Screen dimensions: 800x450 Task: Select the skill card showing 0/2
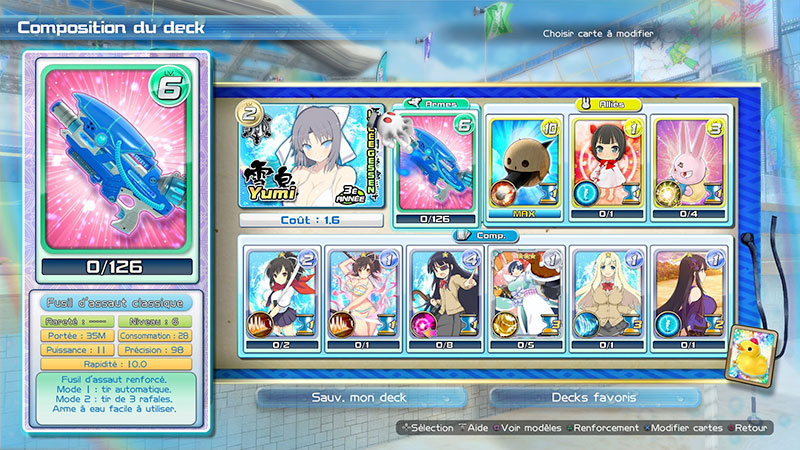click(281, 292)
